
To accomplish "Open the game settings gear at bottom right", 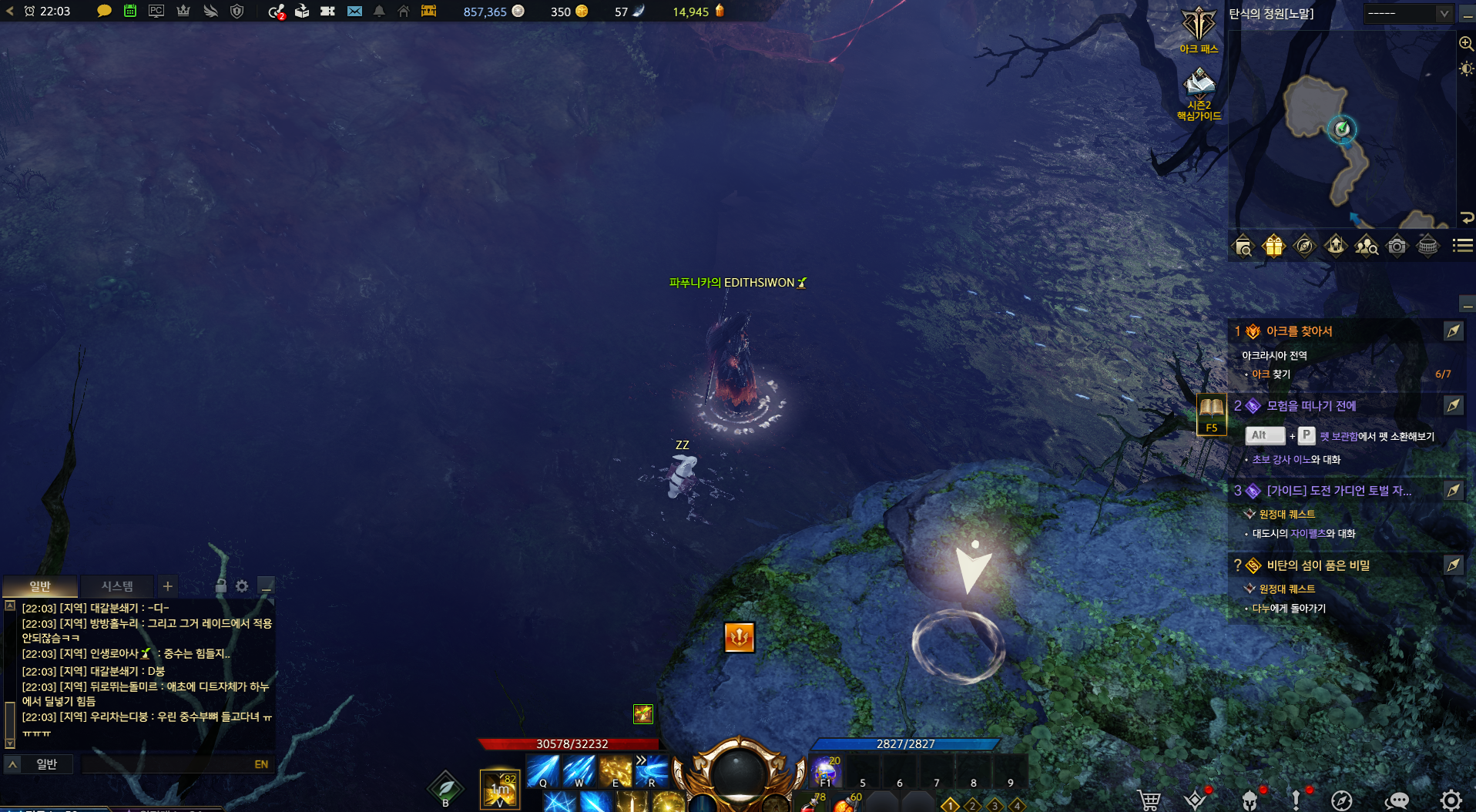I will click(x=1451, y=800).
